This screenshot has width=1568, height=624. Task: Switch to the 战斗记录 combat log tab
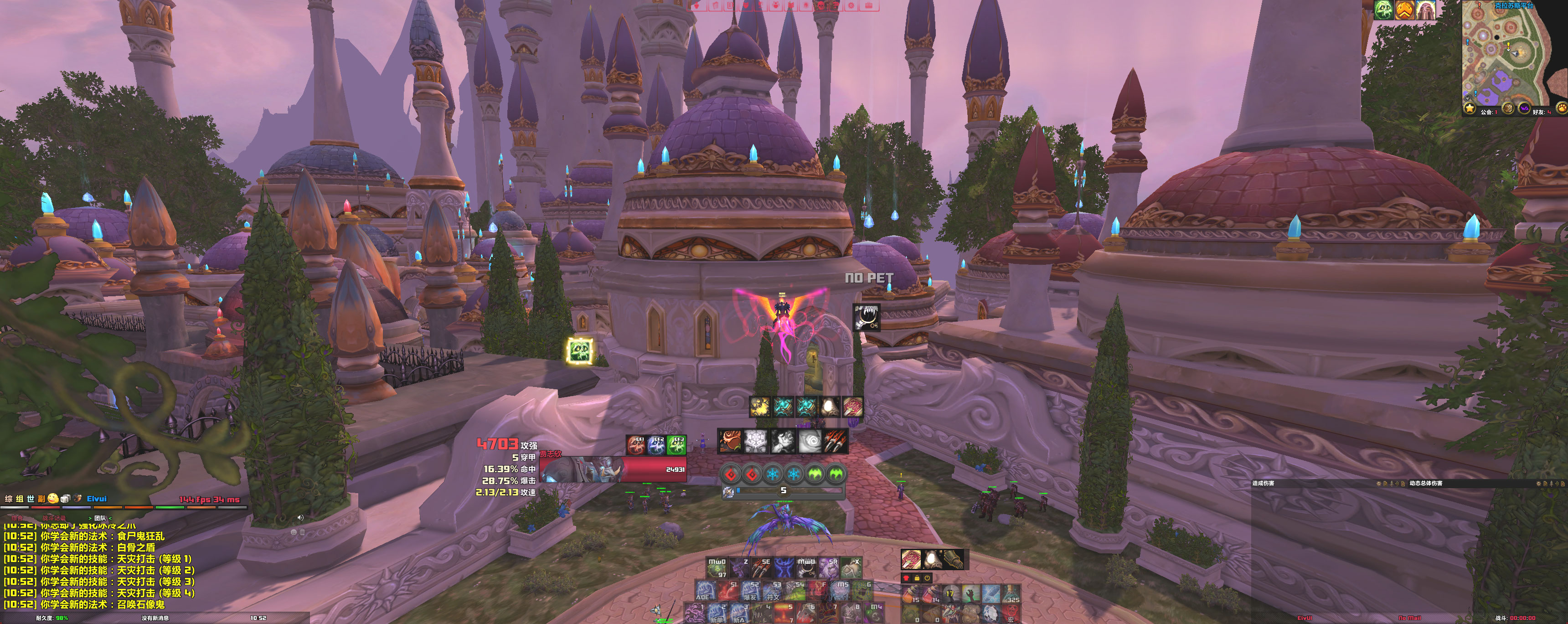click(x=54, y=518)
